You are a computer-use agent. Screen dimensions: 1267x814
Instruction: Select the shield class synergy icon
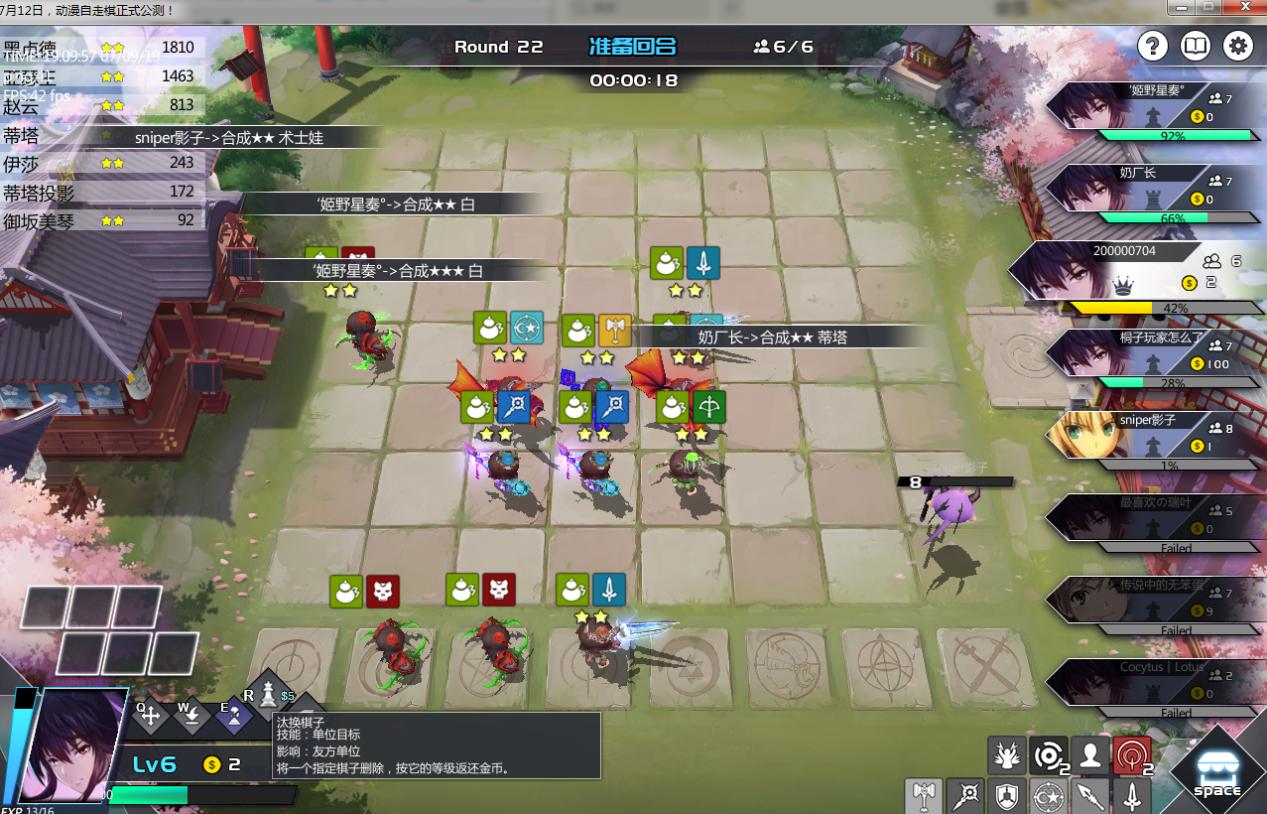click(x=1007, y=797)
